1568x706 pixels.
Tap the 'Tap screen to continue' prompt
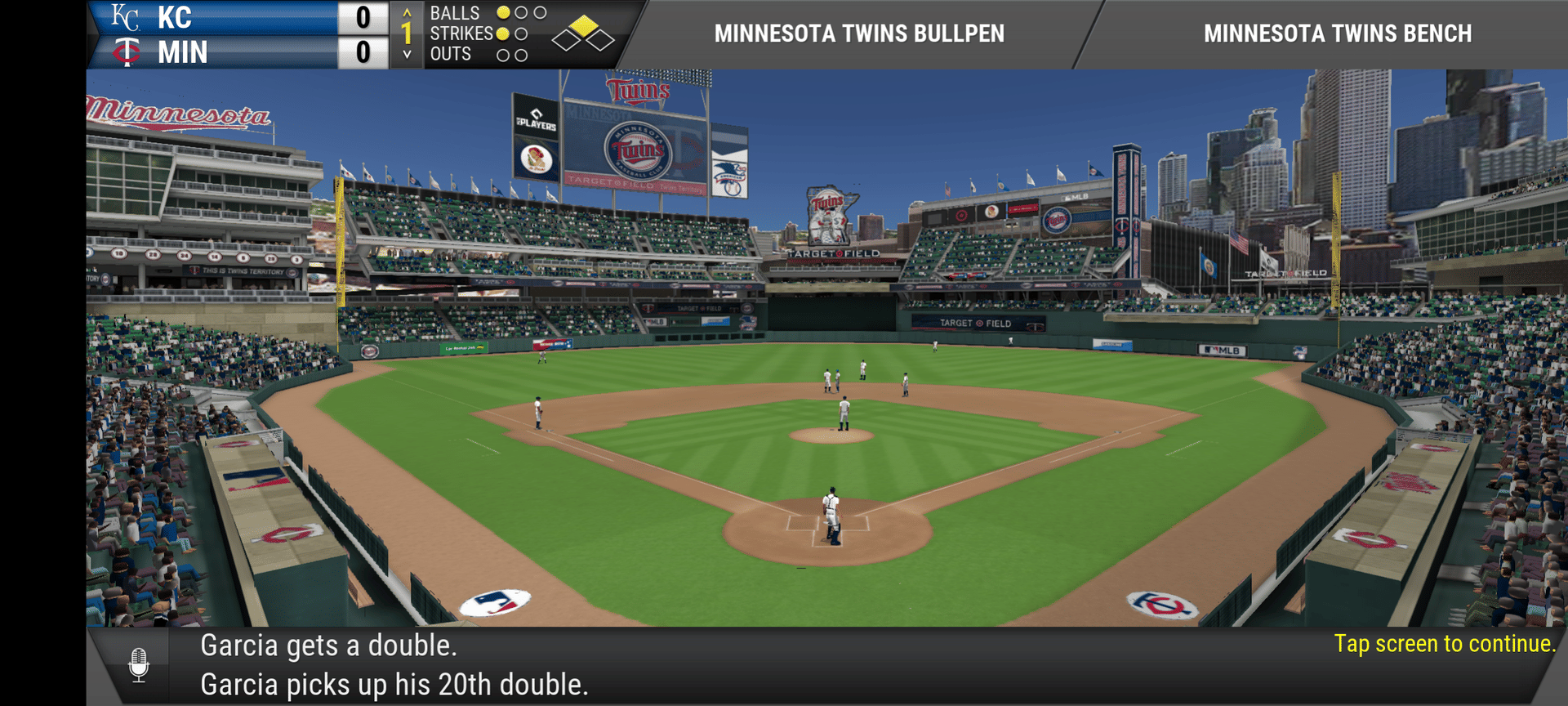pos(1444,644)
